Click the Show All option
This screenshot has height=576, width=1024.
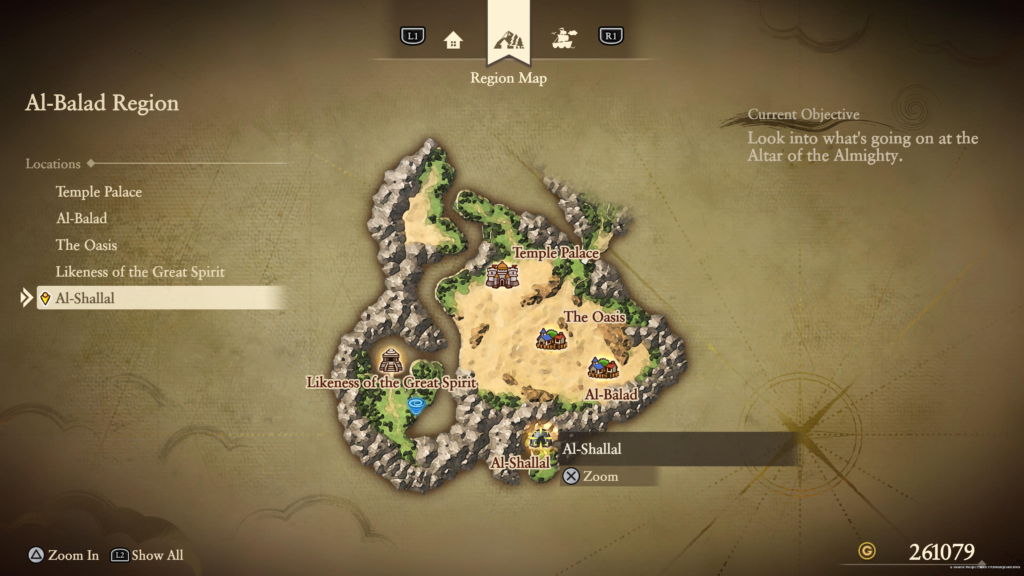[147, 555]
